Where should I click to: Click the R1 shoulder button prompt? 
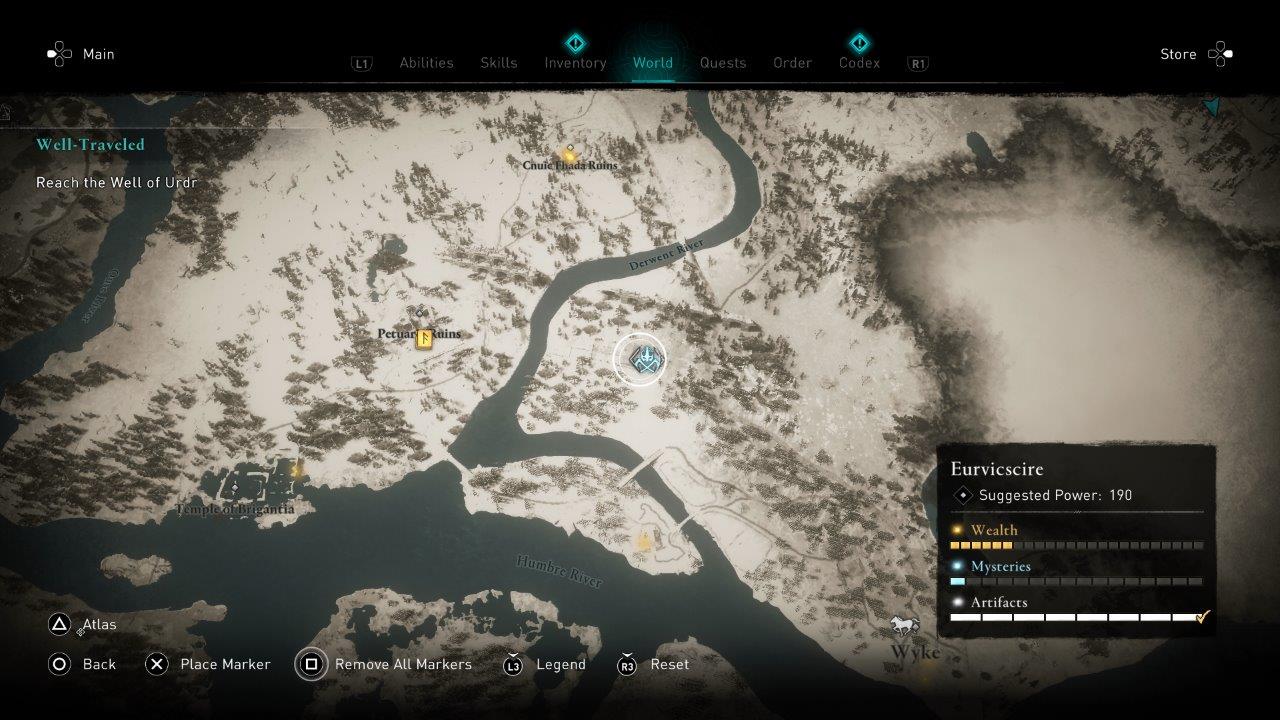[x=917, y=62]
